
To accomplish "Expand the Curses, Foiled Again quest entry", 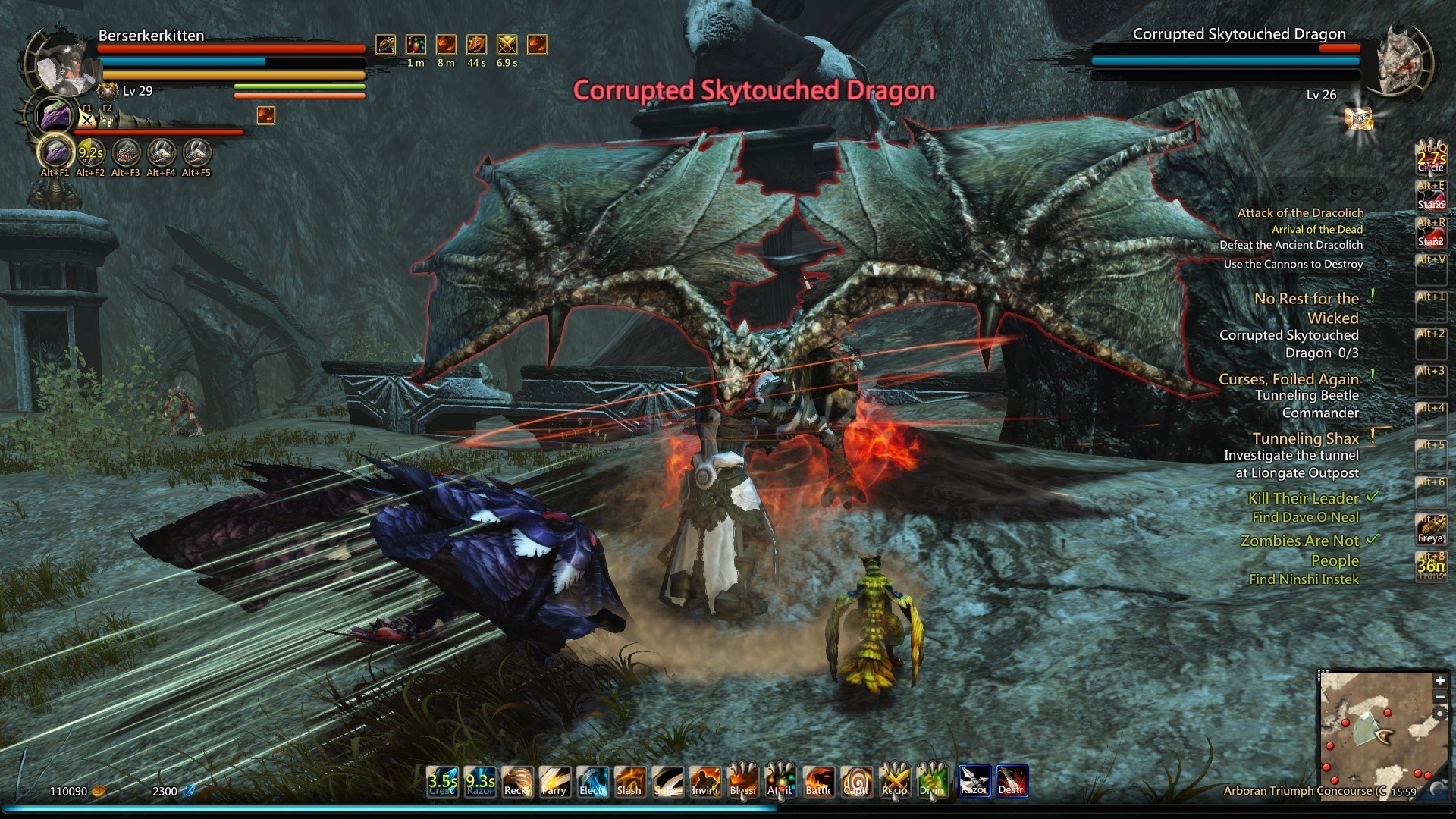I will [1290, 378].
